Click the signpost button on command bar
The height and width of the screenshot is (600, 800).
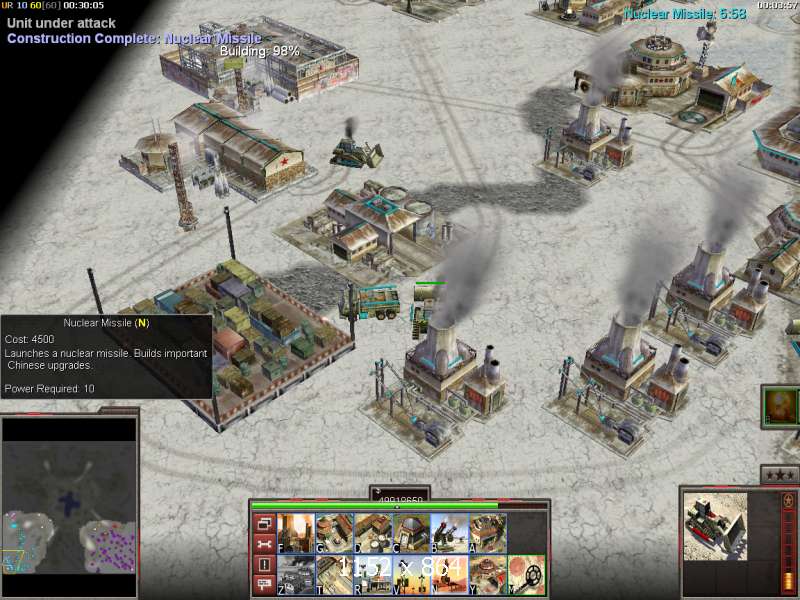pos(264,585)
